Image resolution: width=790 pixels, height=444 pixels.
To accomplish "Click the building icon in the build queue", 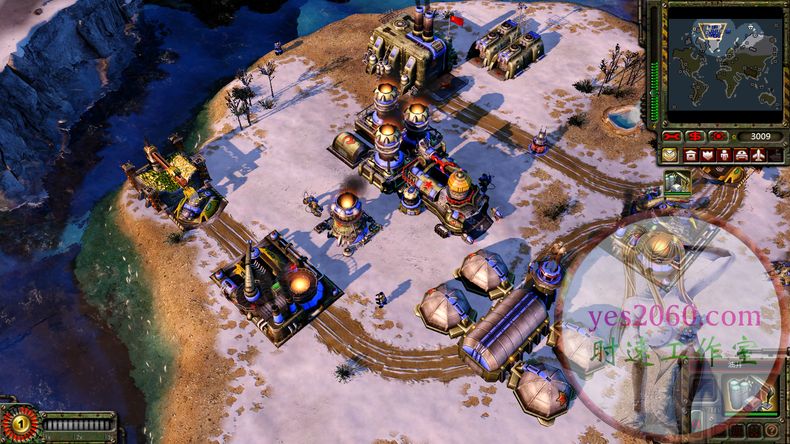I will tap(677, 181).
